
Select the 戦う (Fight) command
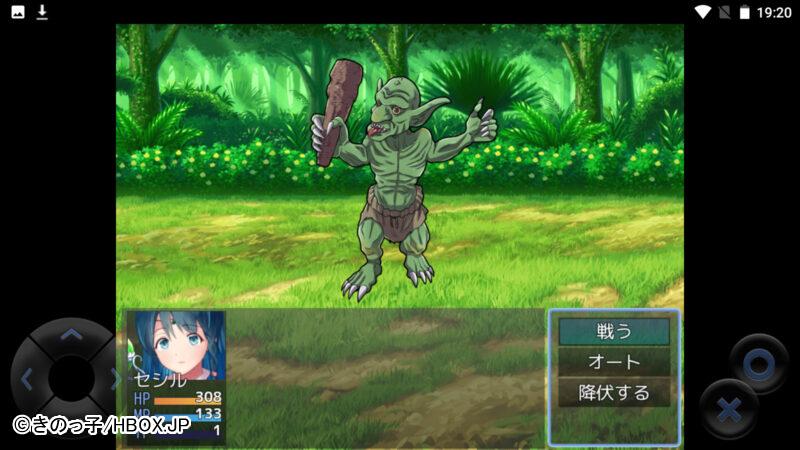tap(613, 331)
